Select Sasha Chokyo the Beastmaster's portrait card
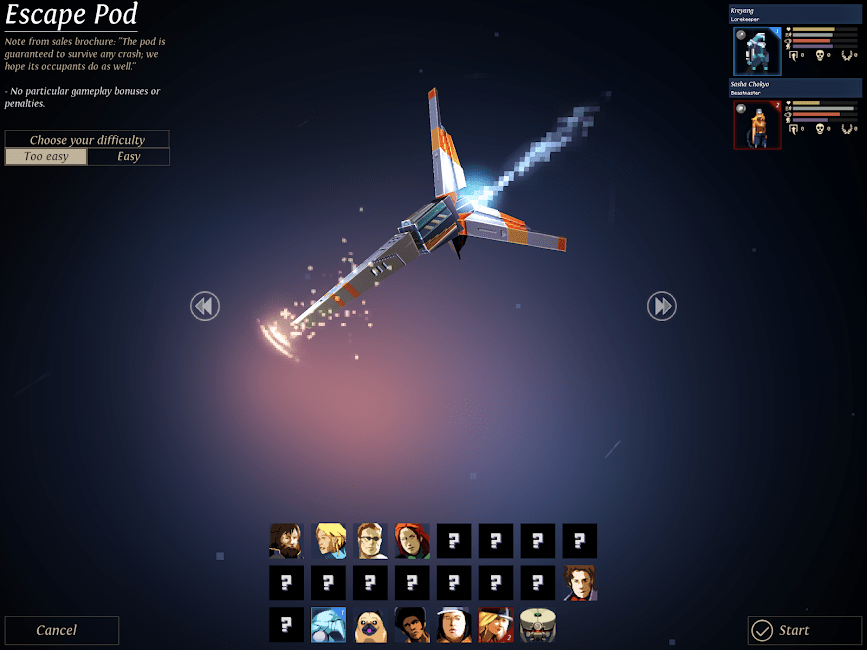Image resolution: width=867 pixels, height=650 pixels. tap(757, 125)
